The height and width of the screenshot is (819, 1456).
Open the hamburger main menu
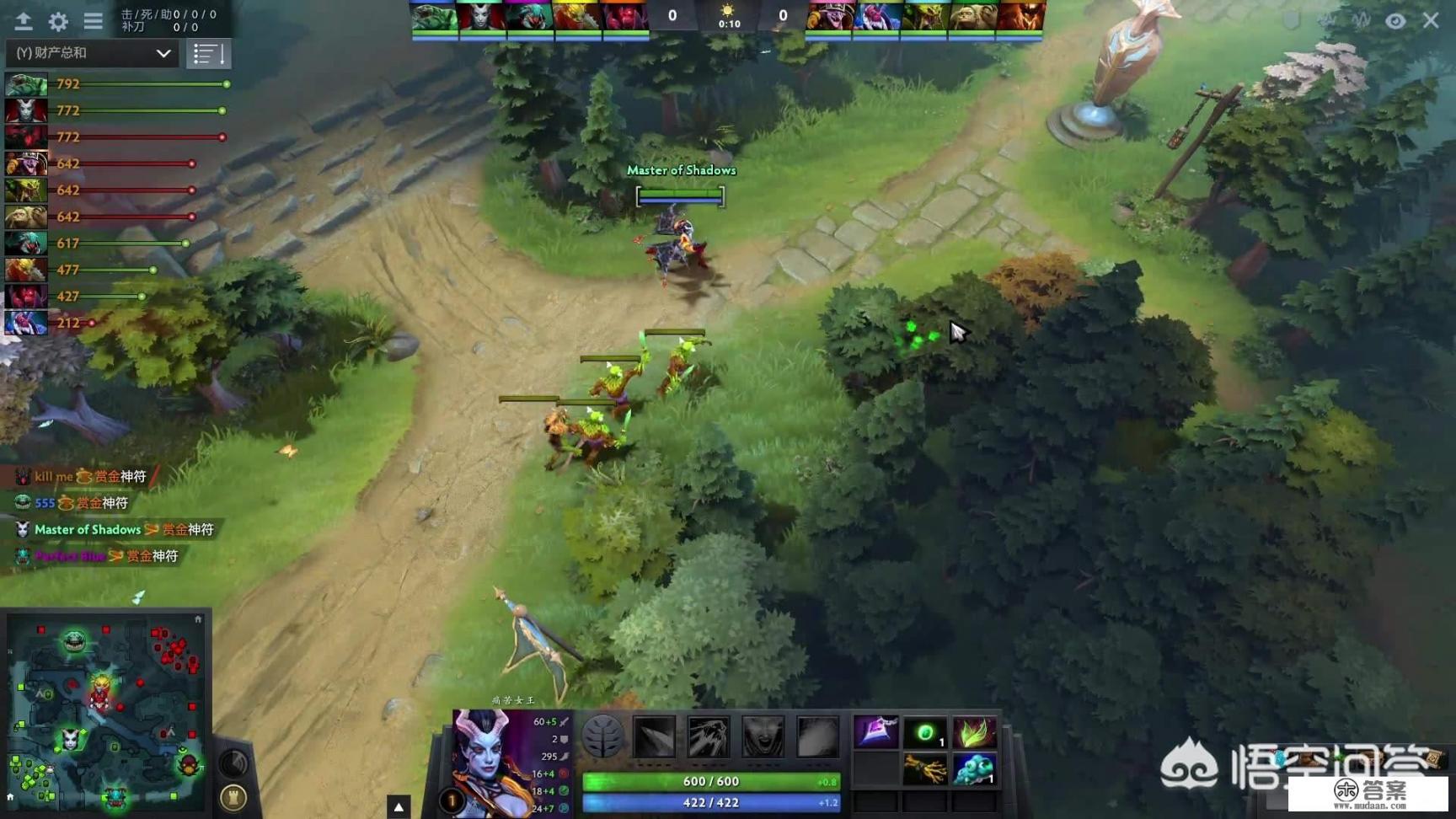pyautogui.click(x=93, y=21)
